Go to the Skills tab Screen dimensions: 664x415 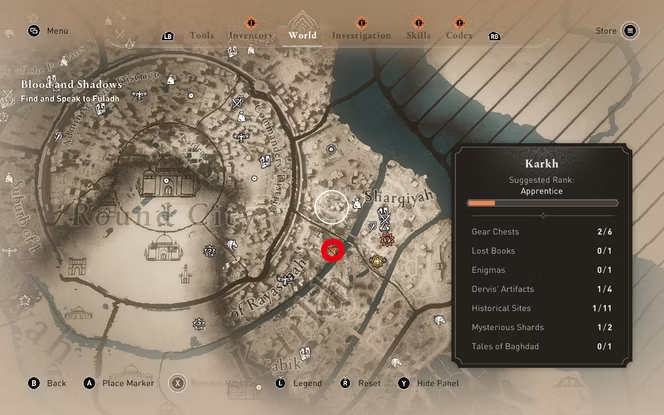pyautogui.click(x=419, y=36)
